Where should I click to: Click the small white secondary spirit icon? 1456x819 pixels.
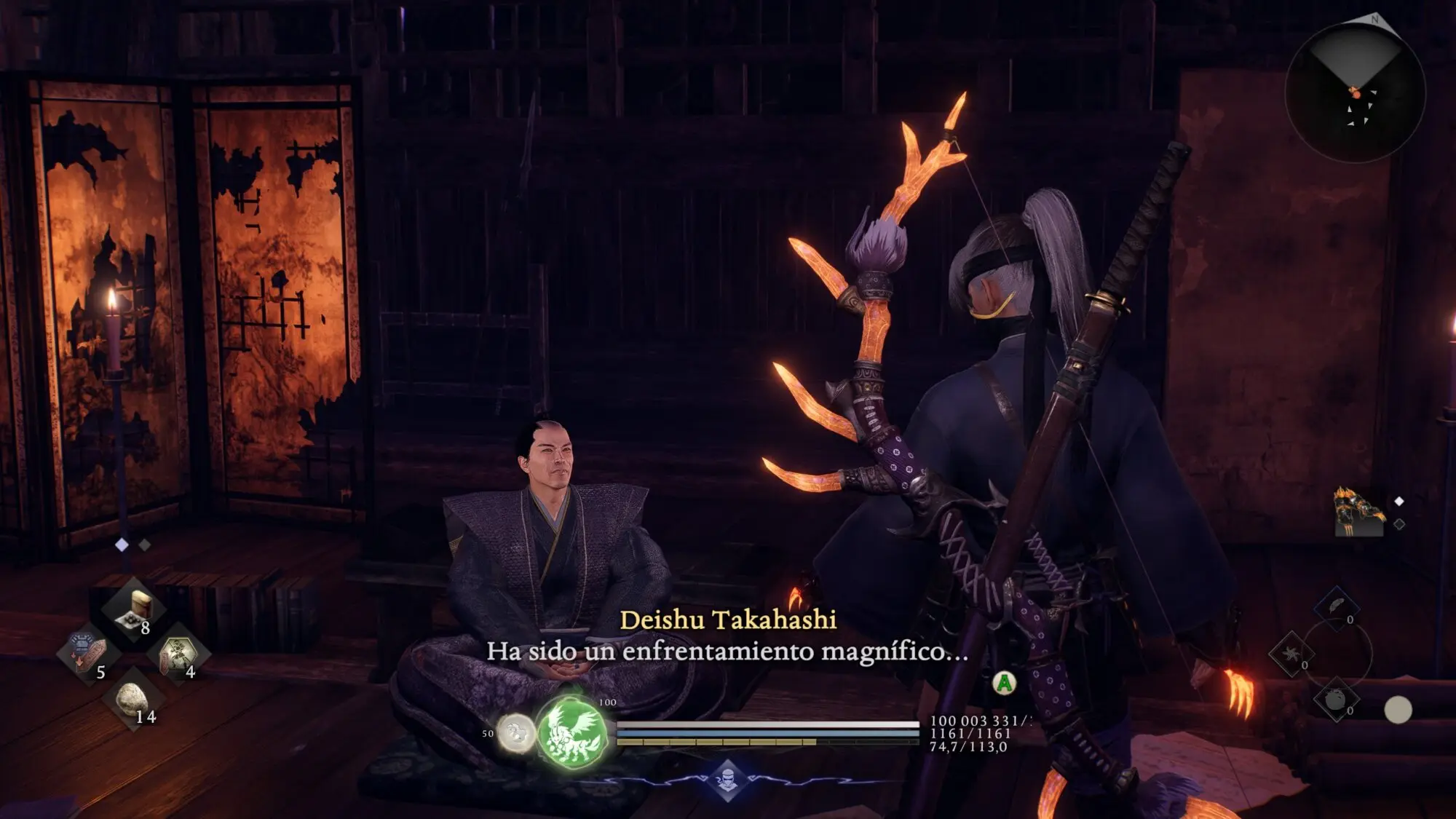click(516, 732)
